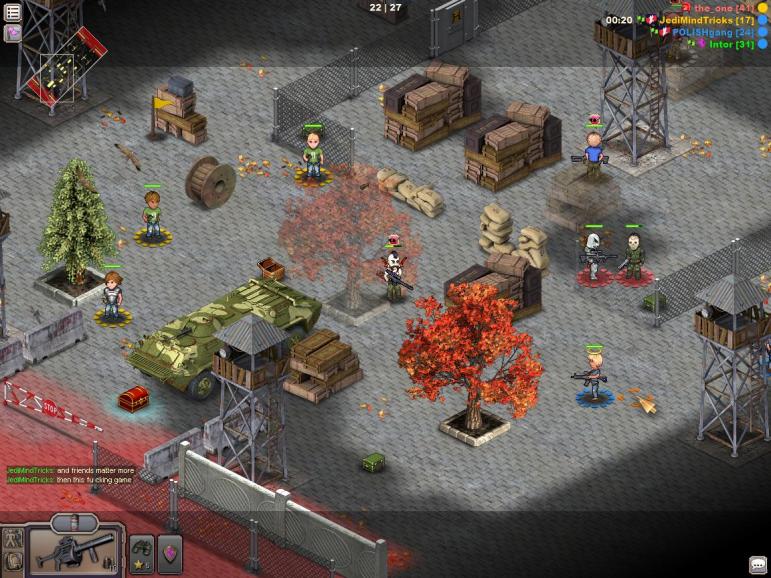Select JediMindTricks in the player list
This screenshot has height=578, width=771.
pos(706,20)
